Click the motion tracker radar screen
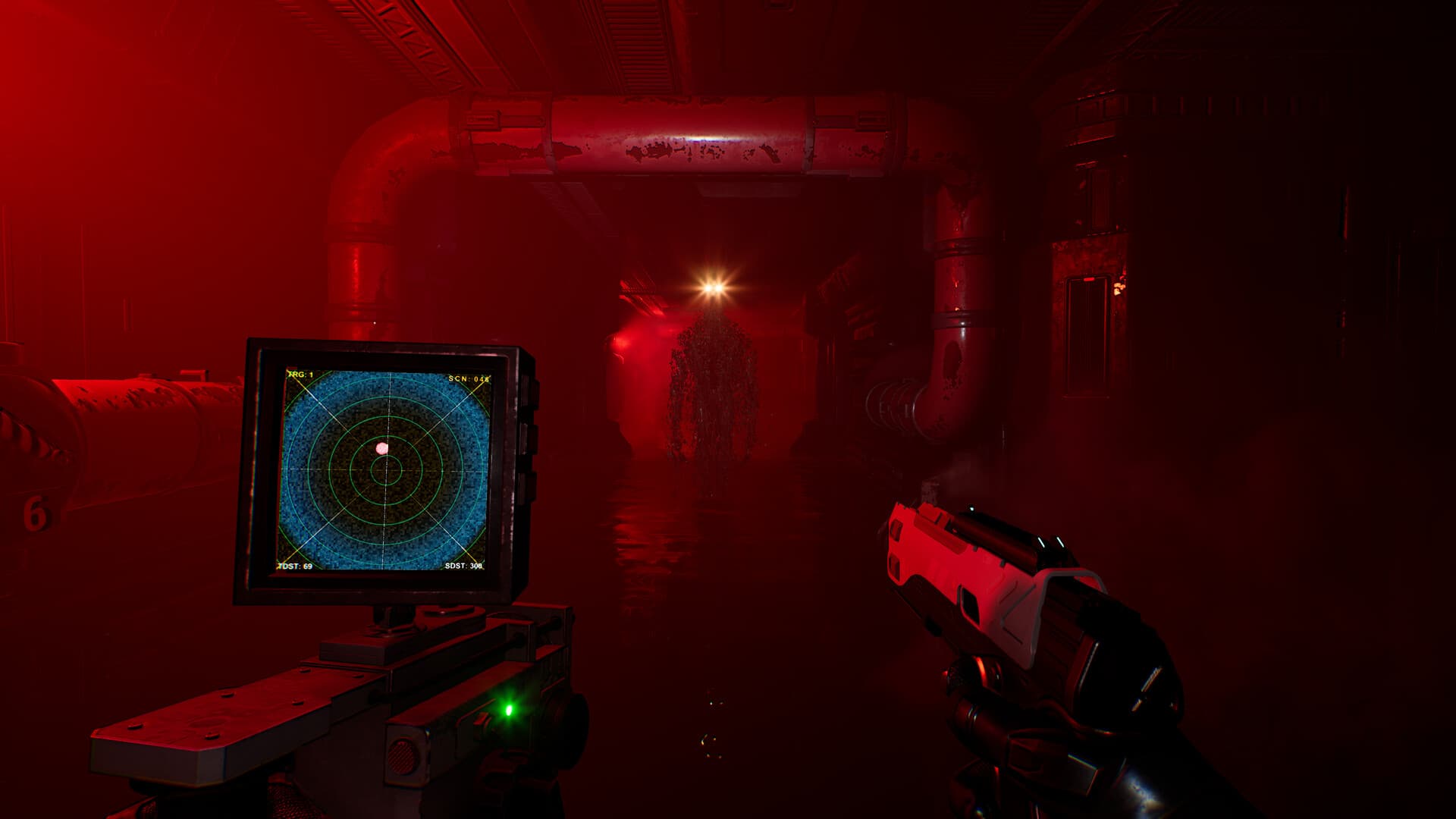Viewport: 1456px width, 819px height. 385,470
